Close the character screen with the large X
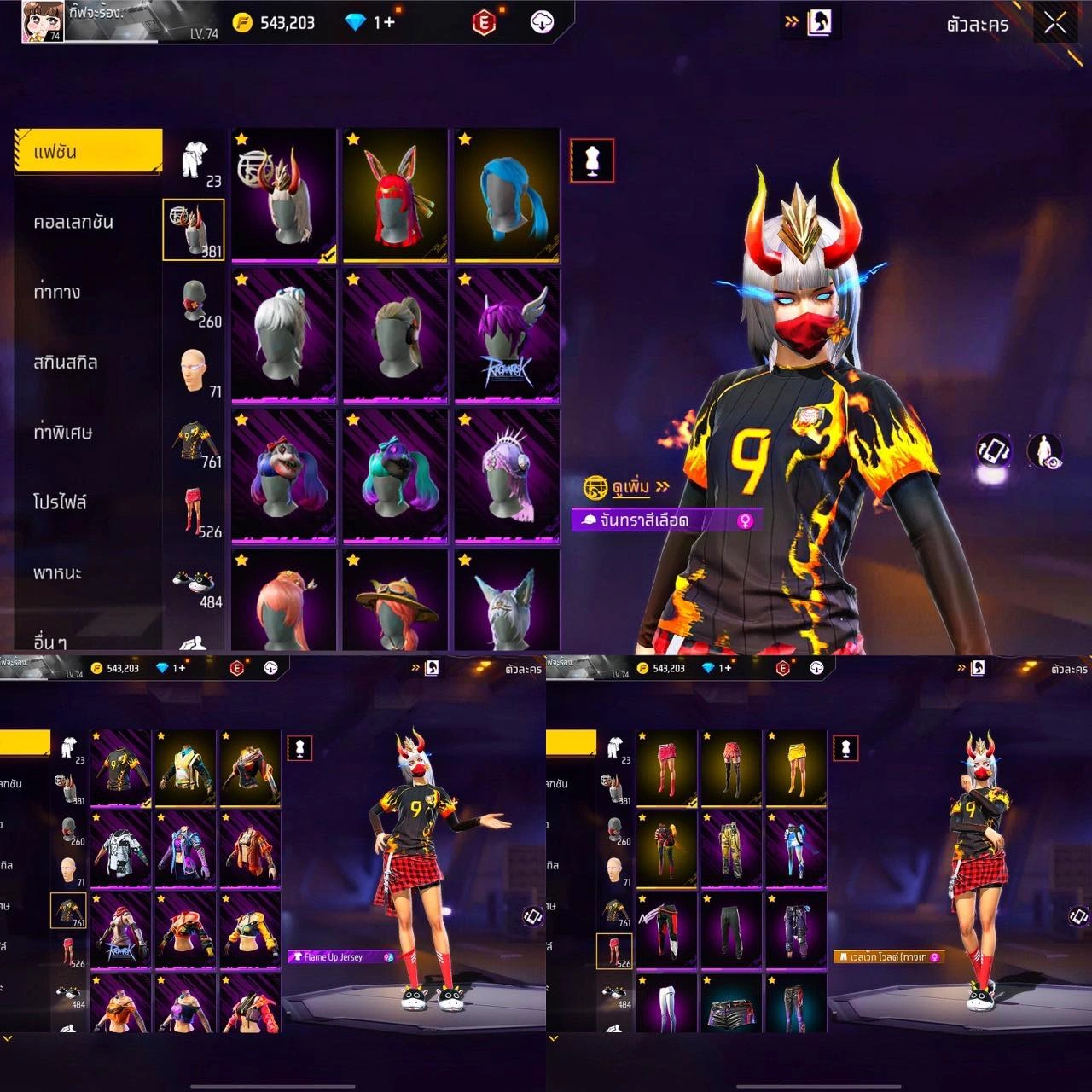The height and width of the screenshot is (1092, 1092). (1055, 23)
